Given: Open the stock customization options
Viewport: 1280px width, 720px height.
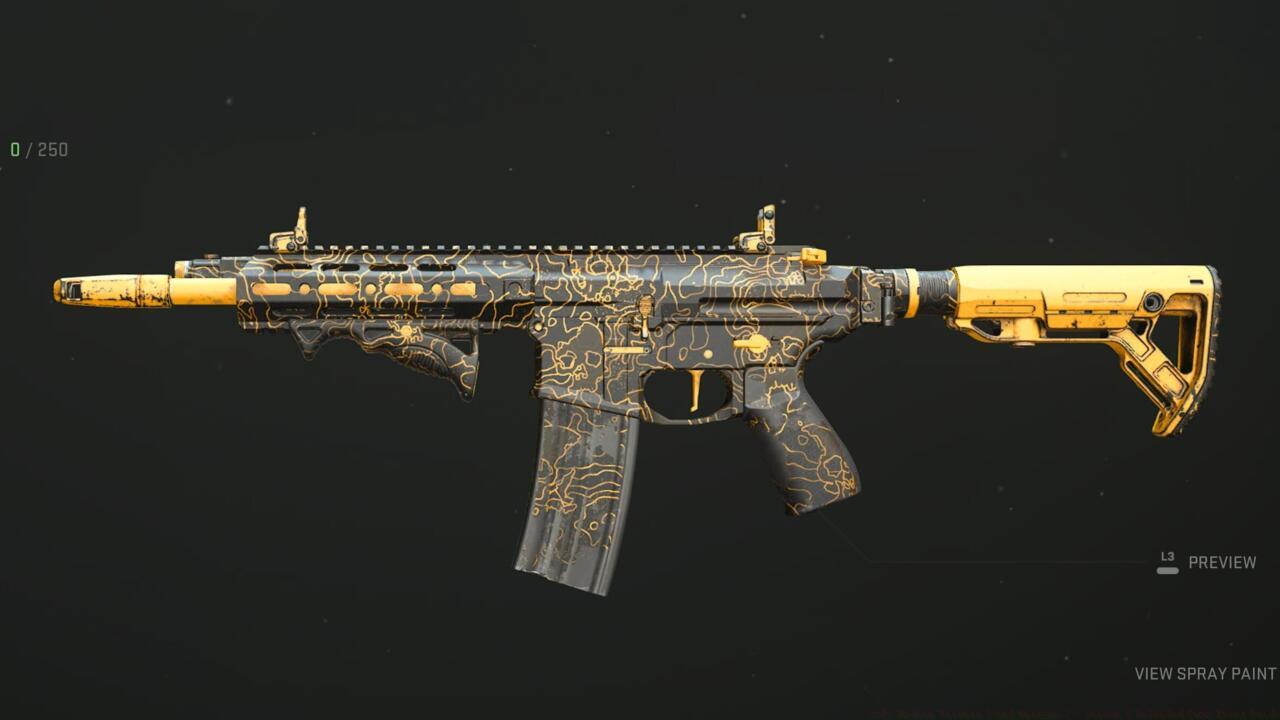Looking at the screenshot, I should 1090,330.
